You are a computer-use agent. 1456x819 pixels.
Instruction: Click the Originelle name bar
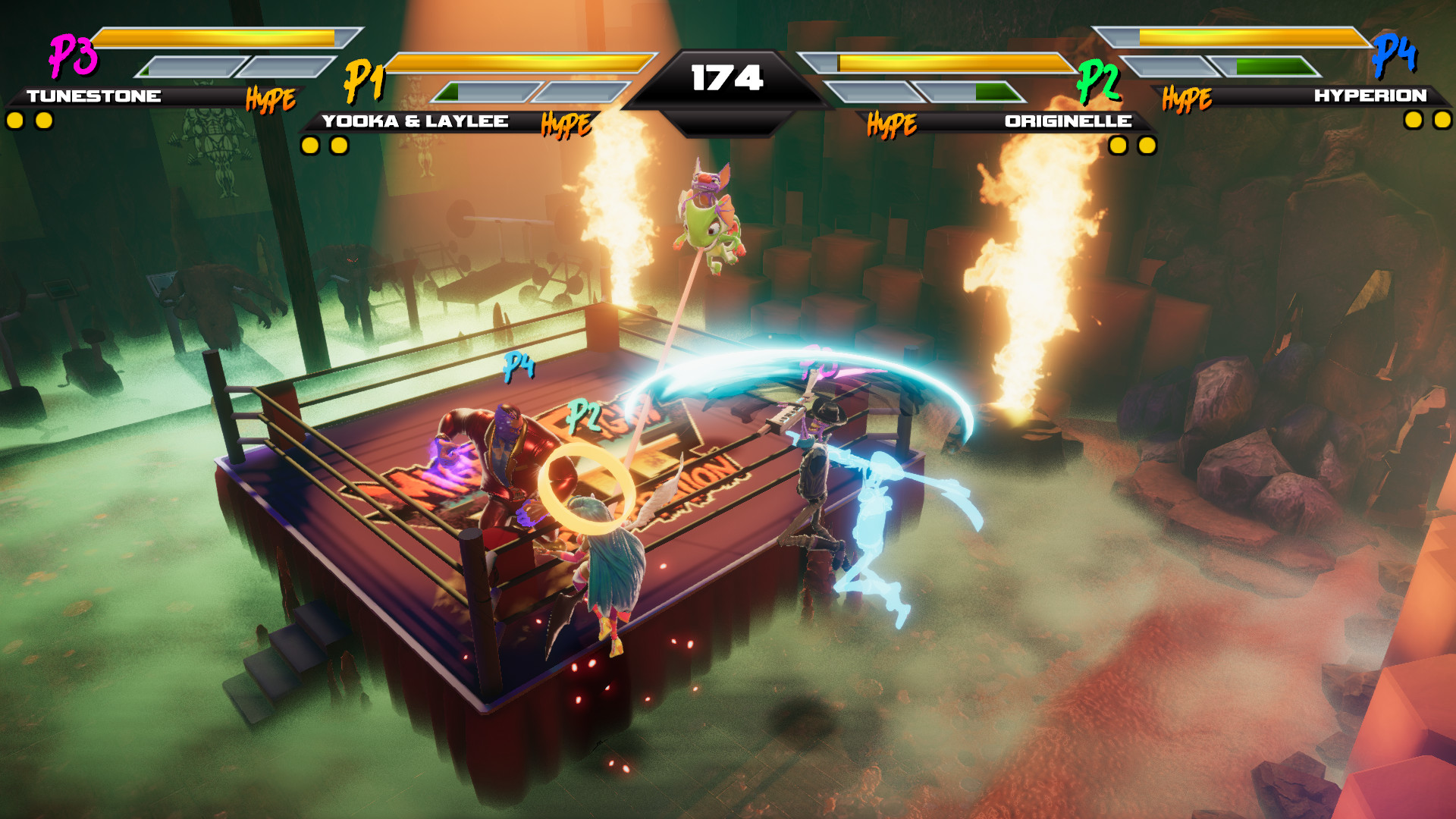point(1067,120)
